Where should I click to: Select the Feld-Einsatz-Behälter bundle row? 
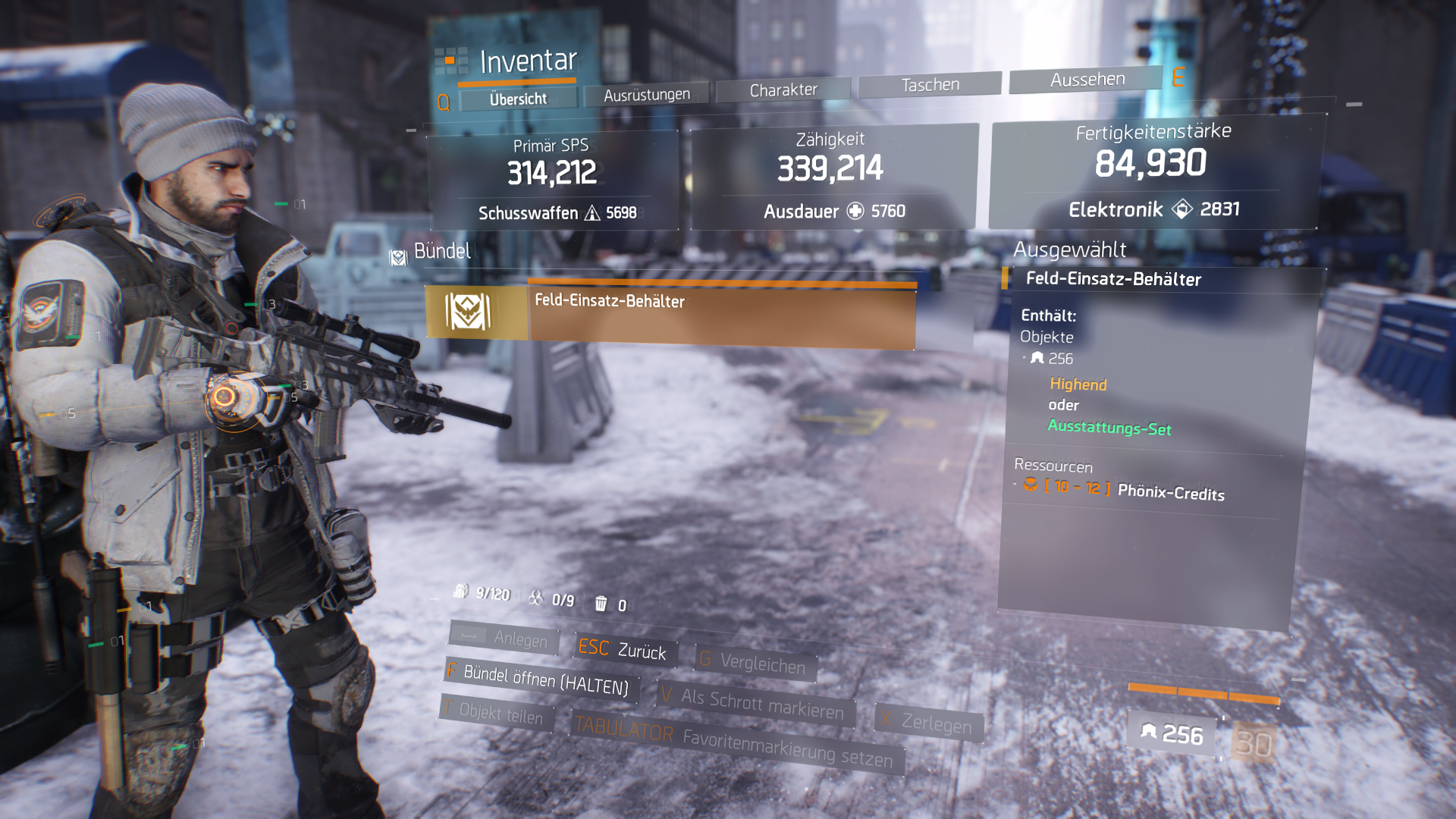[x=670, y=313]
